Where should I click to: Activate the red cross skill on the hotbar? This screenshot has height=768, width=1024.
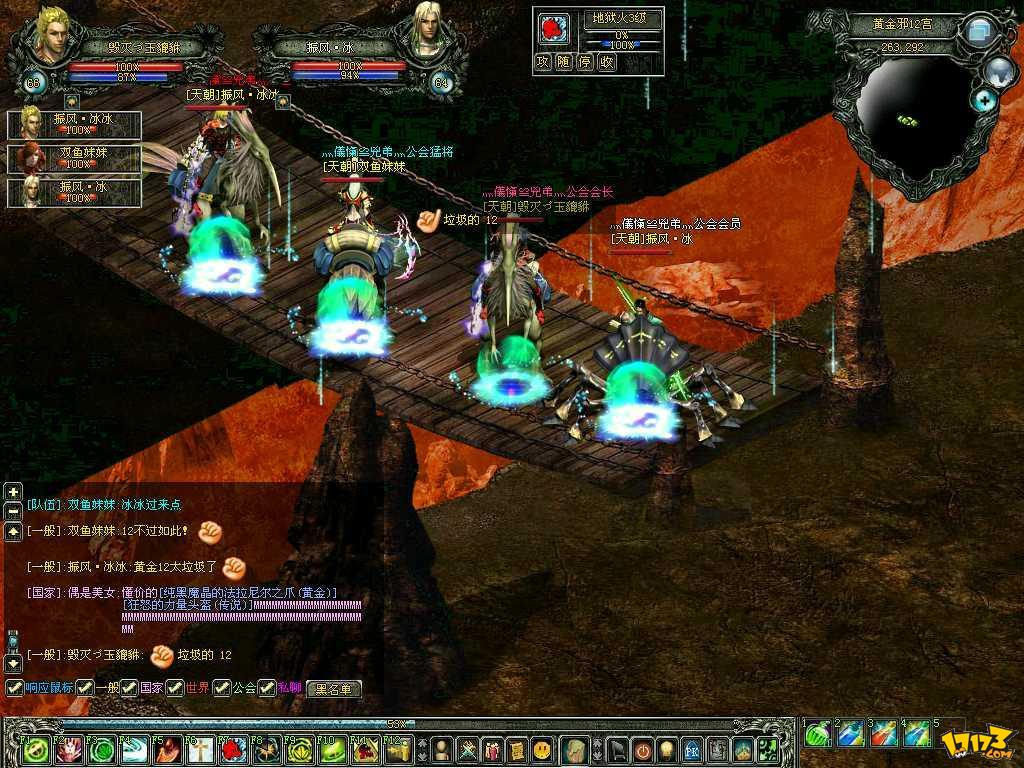[201, 749]
